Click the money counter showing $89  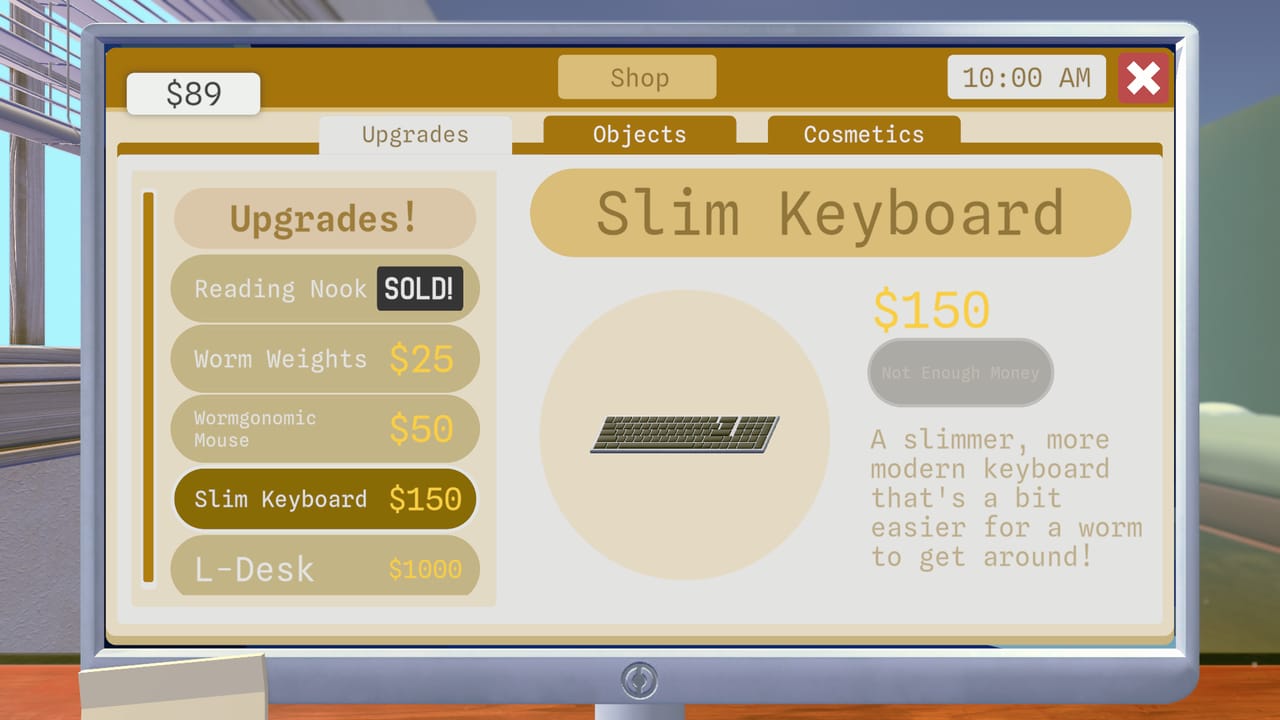click(x=192, y=93)
